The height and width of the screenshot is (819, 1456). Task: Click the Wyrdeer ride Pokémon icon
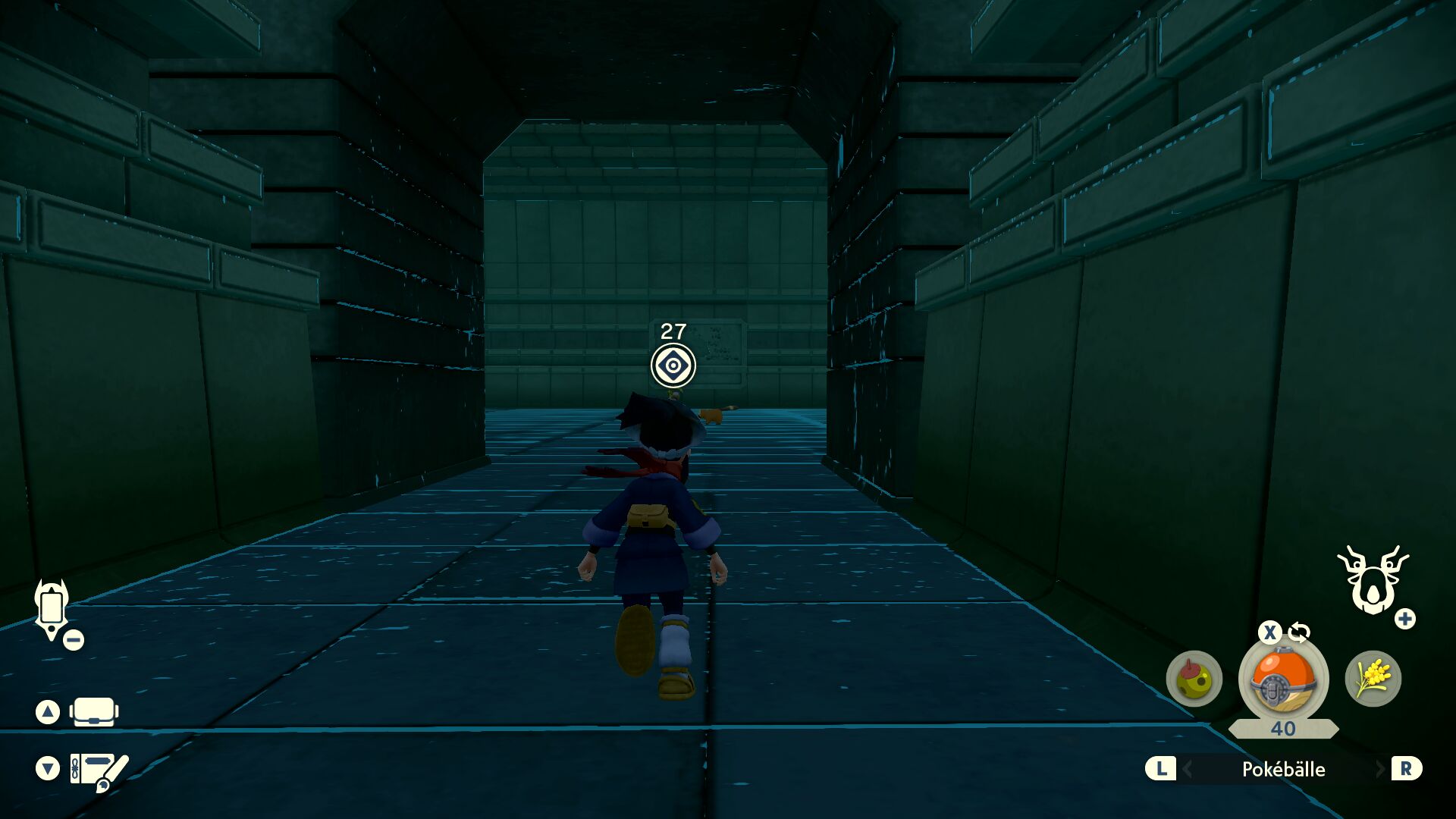click(x=1372, y=581)
